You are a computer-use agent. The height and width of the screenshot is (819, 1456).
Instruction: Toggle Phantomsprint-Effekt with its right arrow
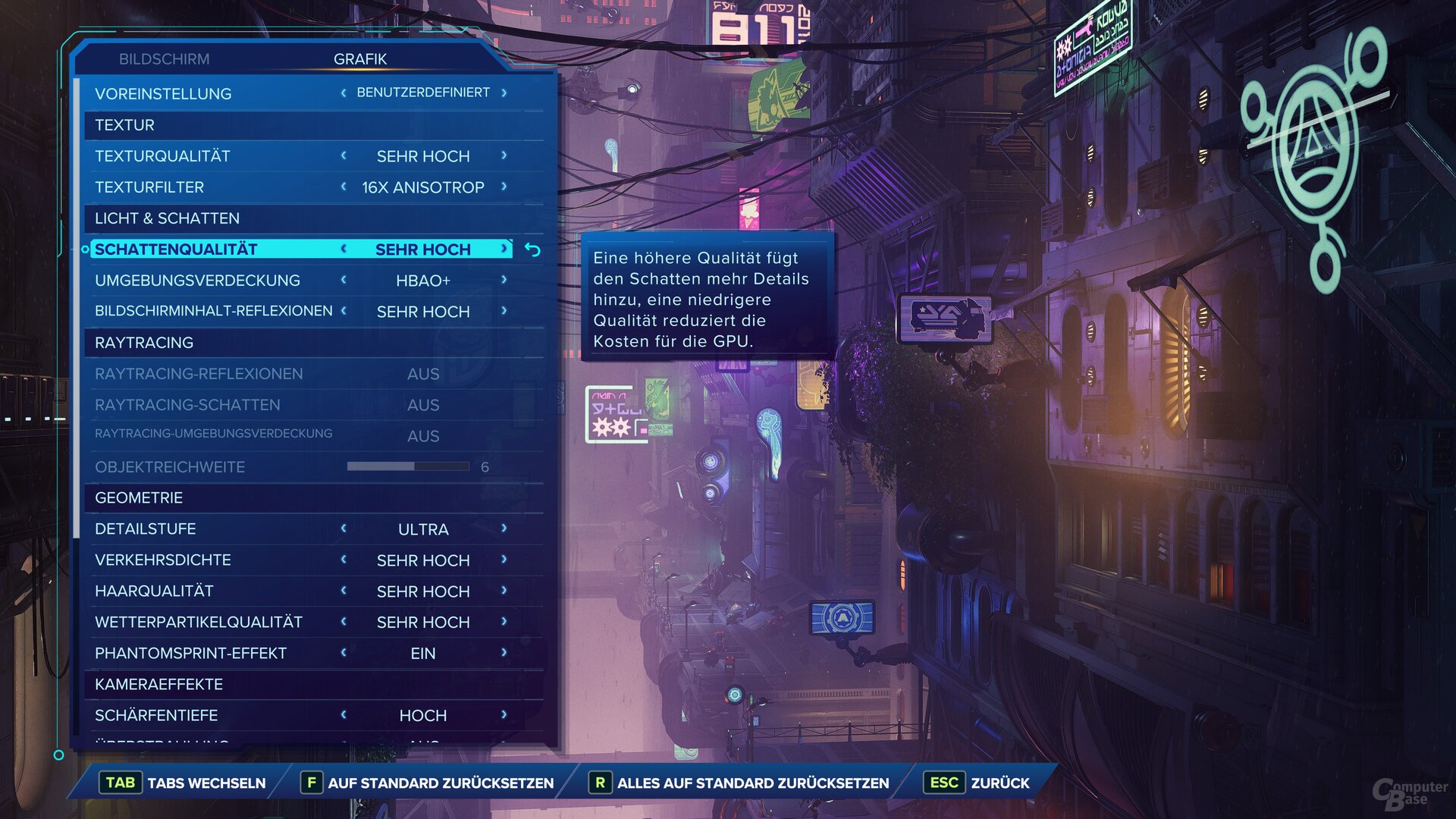(504, 653)
